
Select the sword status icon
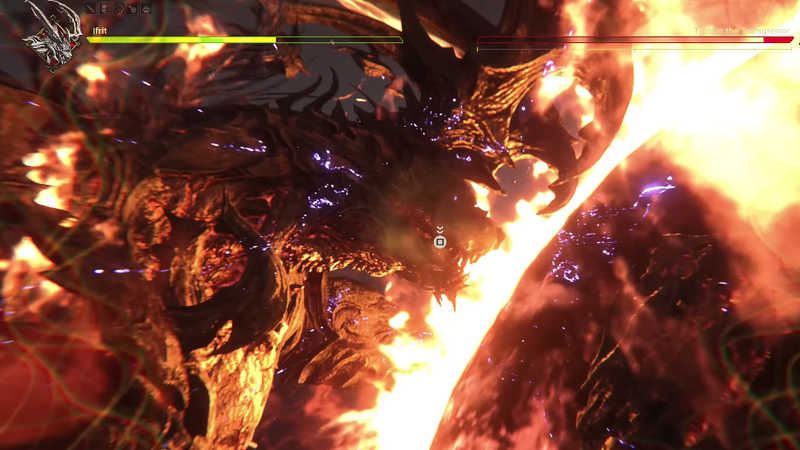pyautogui.click(x=91, y=9)
